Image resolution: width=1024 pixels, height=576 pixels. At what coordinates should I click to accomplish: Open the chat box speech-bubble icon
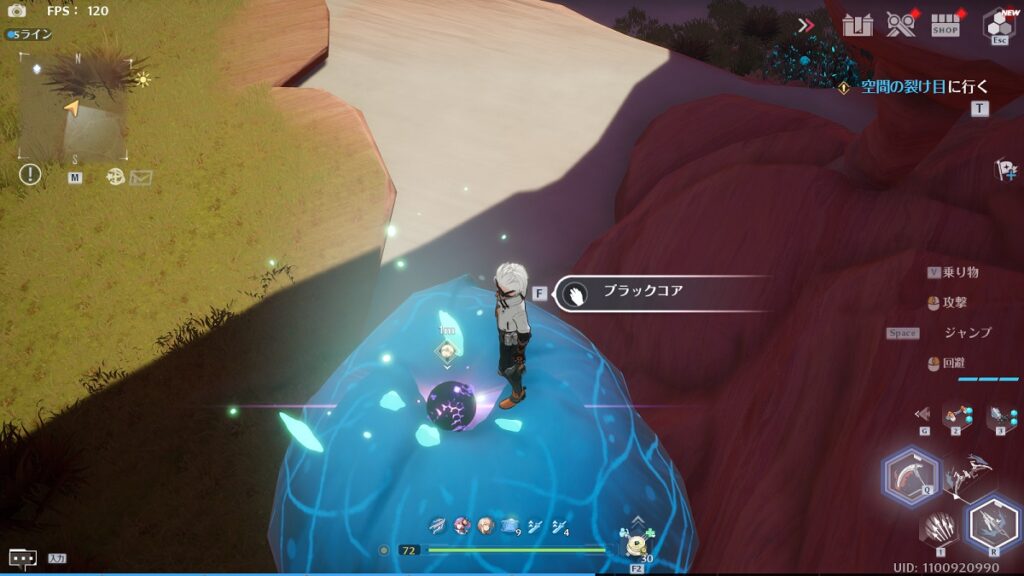22,558
